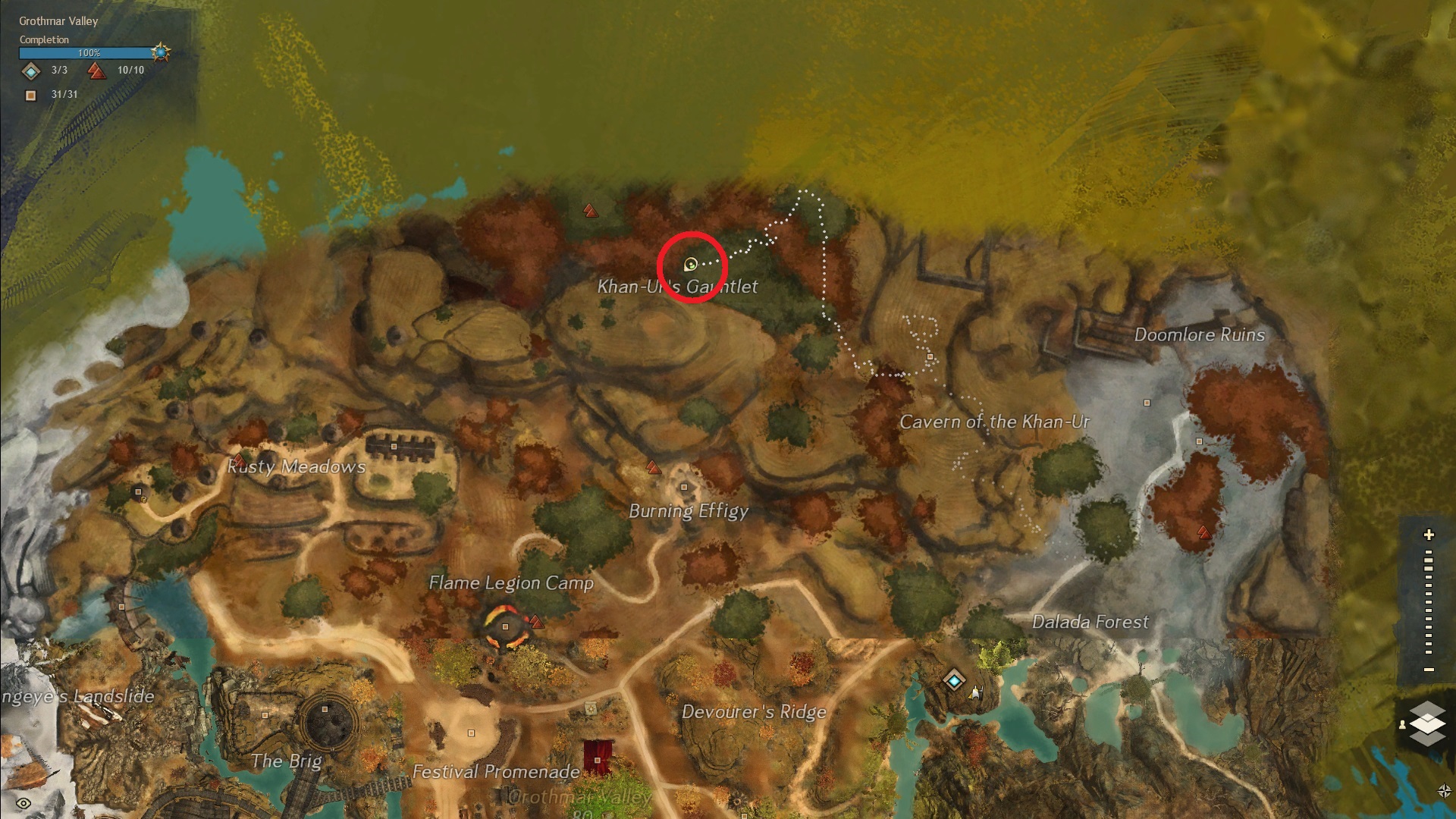Click the map zoom-out minus button
This screenshot has height=819, width=1456.
click(x=1429, y=670)
